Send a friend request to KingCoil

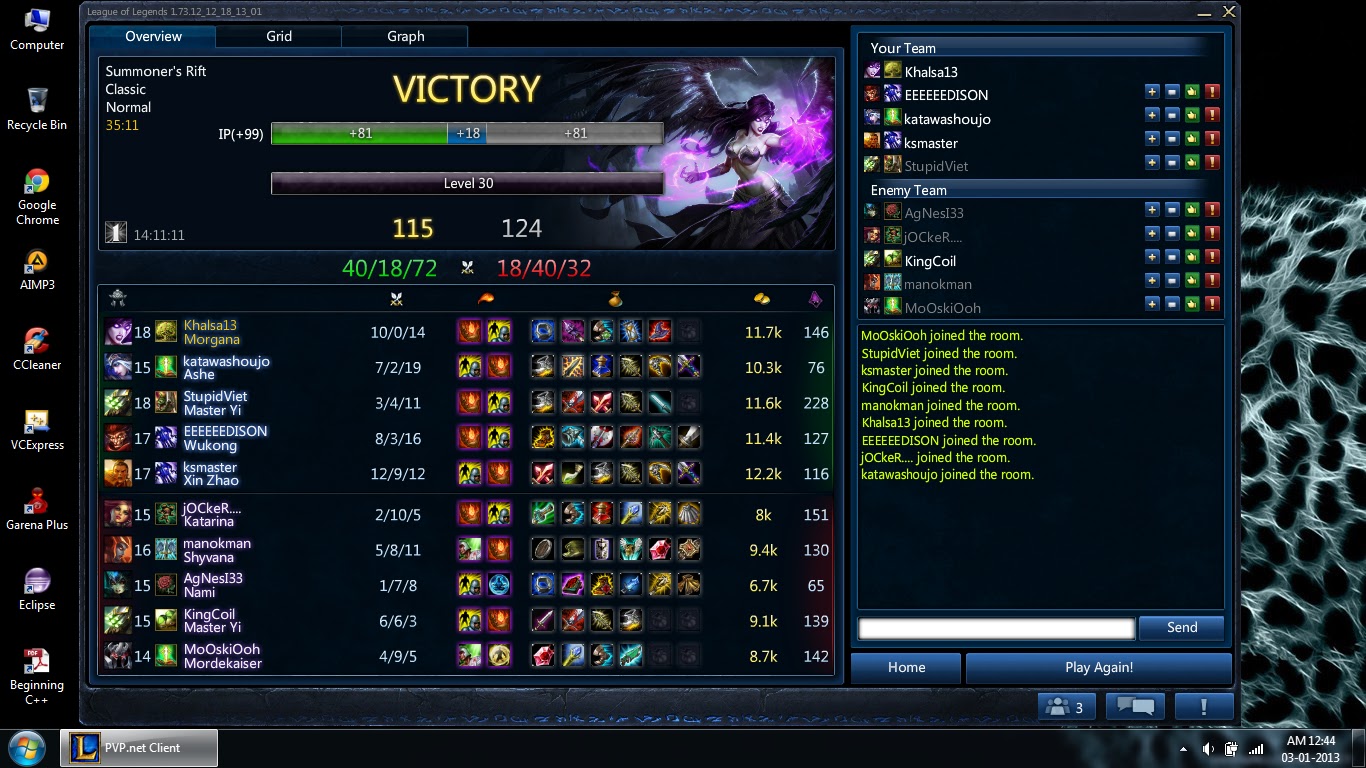click(1152, 259)
